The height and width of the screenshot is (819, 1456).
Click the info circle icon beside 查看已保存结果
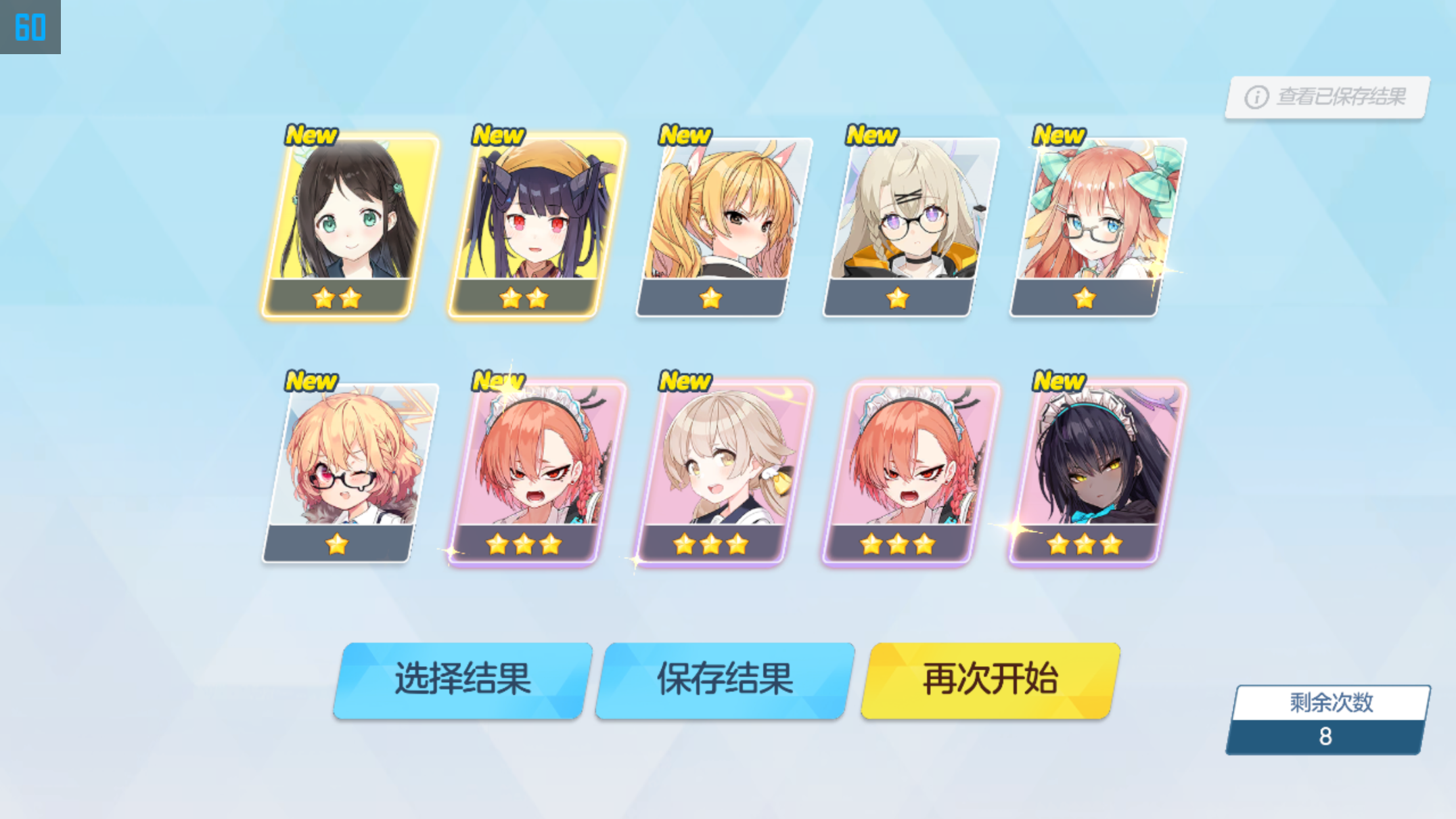click(x=1256, y=97)
